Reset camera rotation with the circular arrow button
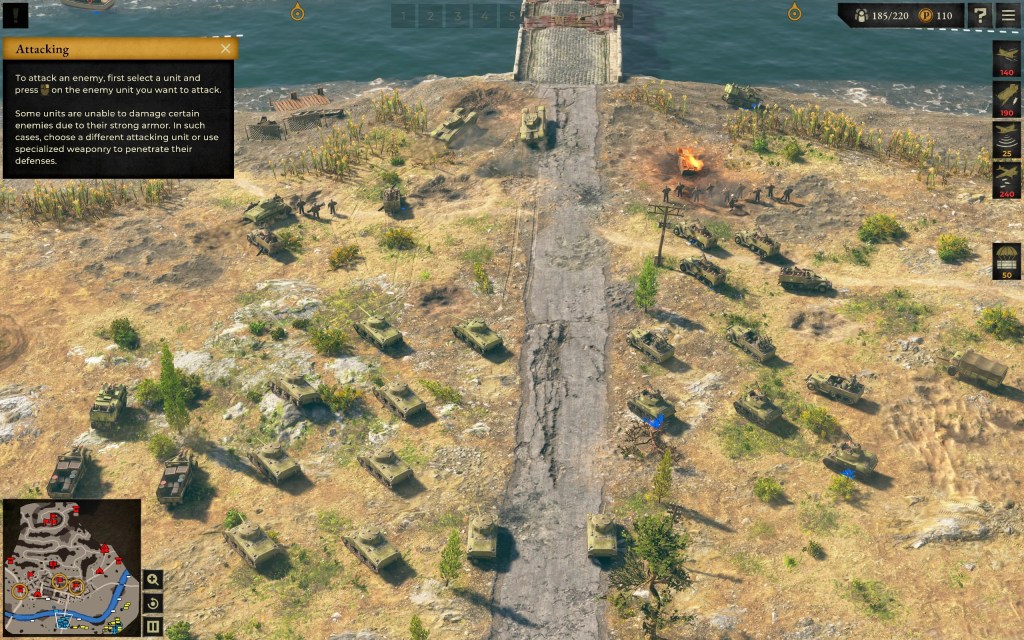Screen dimensions: 1024x640 pyautogui.click(x=152, y=604)
